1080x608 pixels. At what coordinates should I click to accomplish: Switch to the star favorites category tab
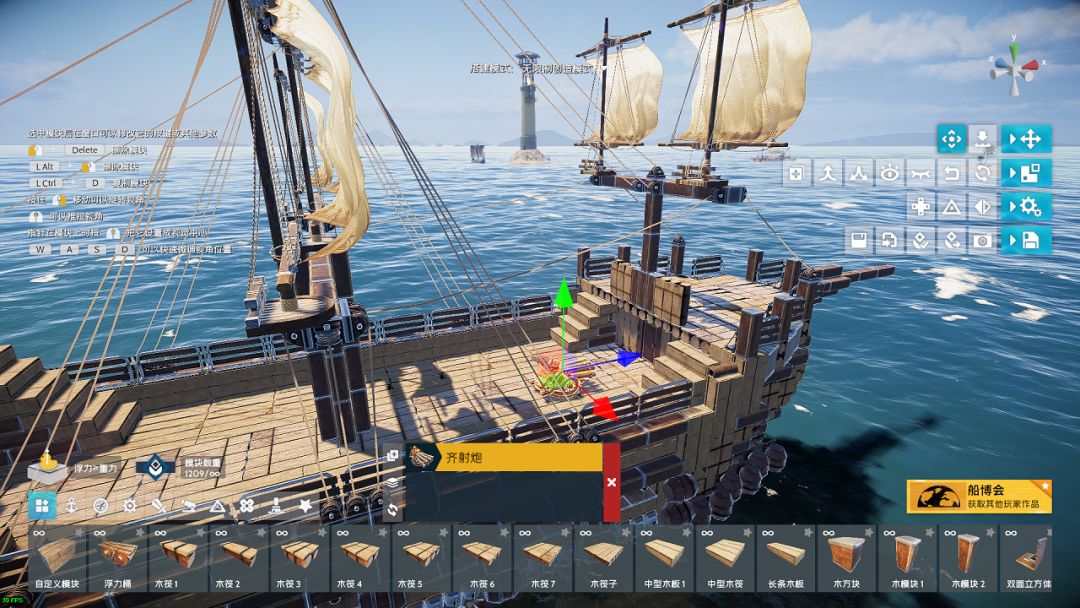point(305,506)
